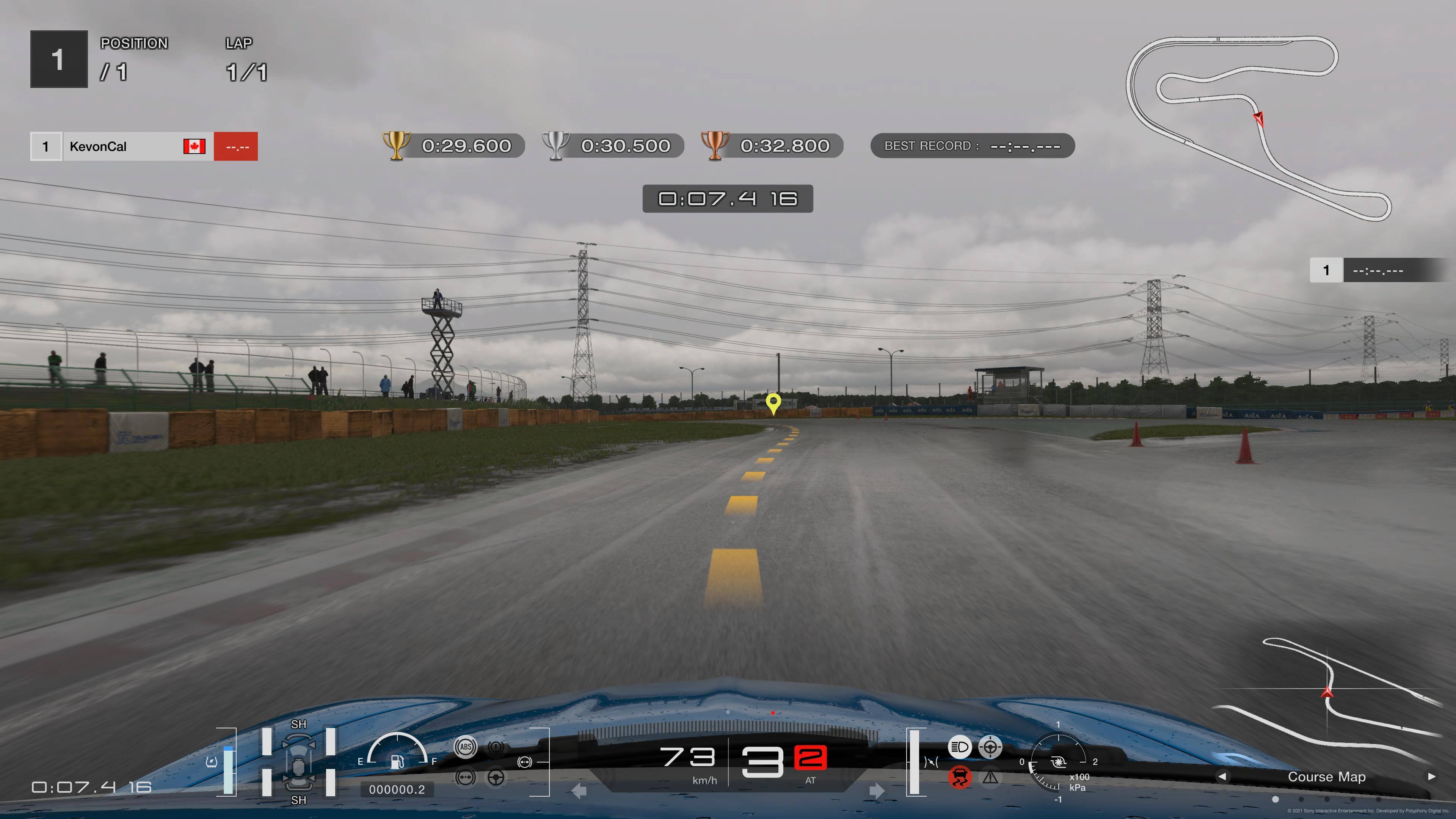This screenshot has height=819, width=1456.
Task: Click the steering wheel assist icon
Action: [x=496, y=778]
